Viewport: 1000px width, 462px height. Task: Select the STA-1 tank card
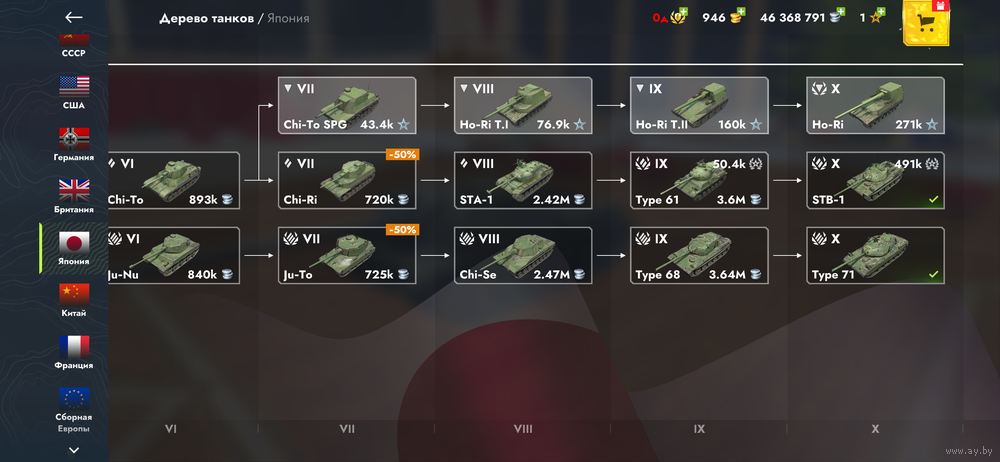tap(523, 181)
